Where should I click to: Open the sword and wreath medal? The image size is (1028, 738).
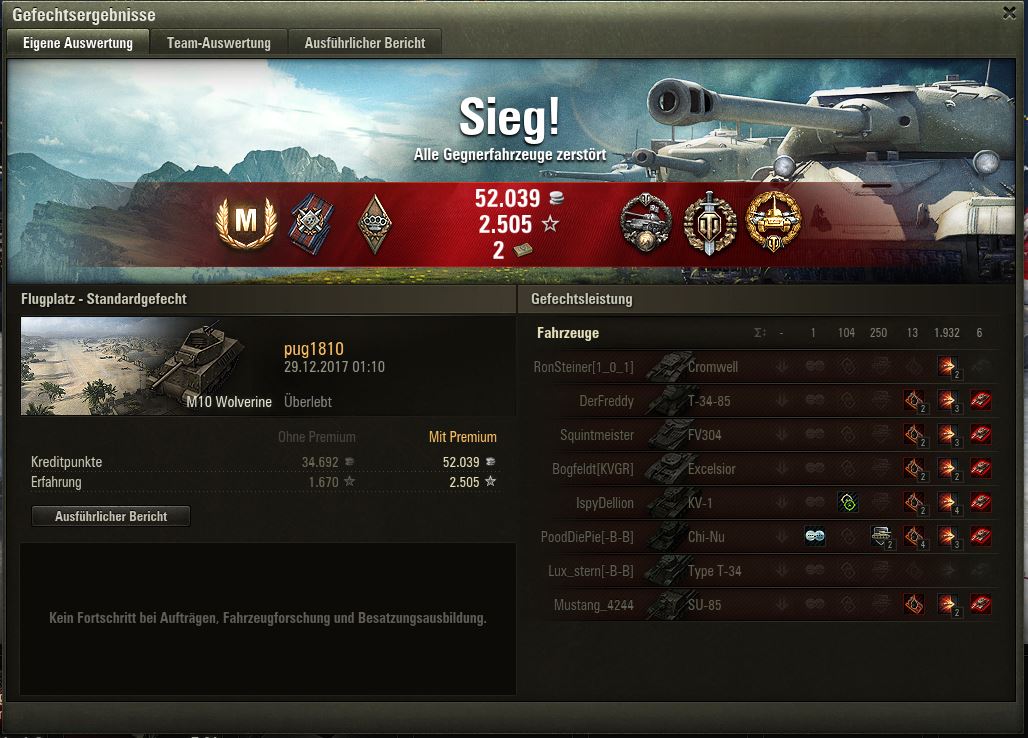pyautogui.click(x=710, y=222)
